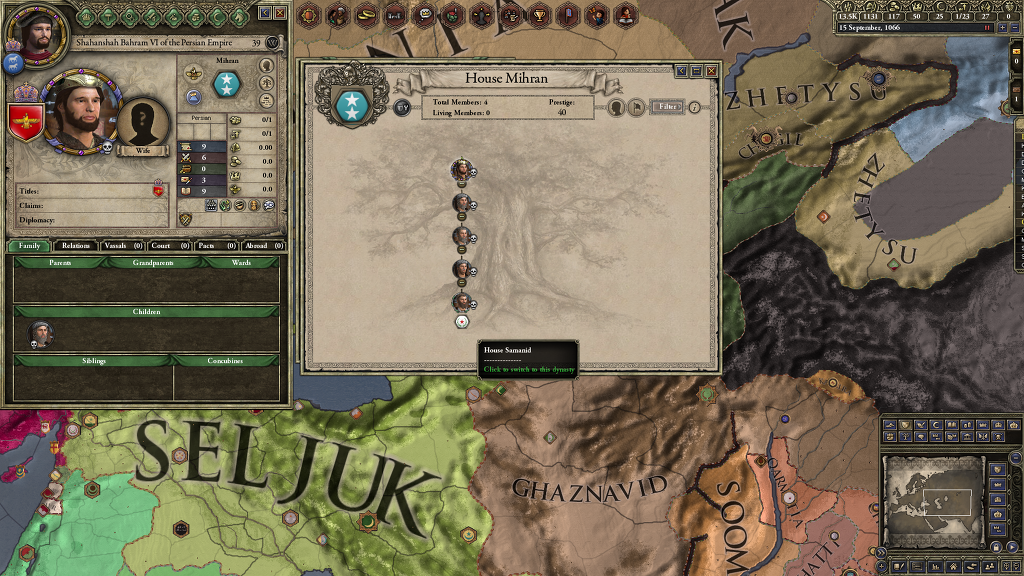Close the character sheet panel
Screen dimensions: 1024x576
[x=280, y=13]
